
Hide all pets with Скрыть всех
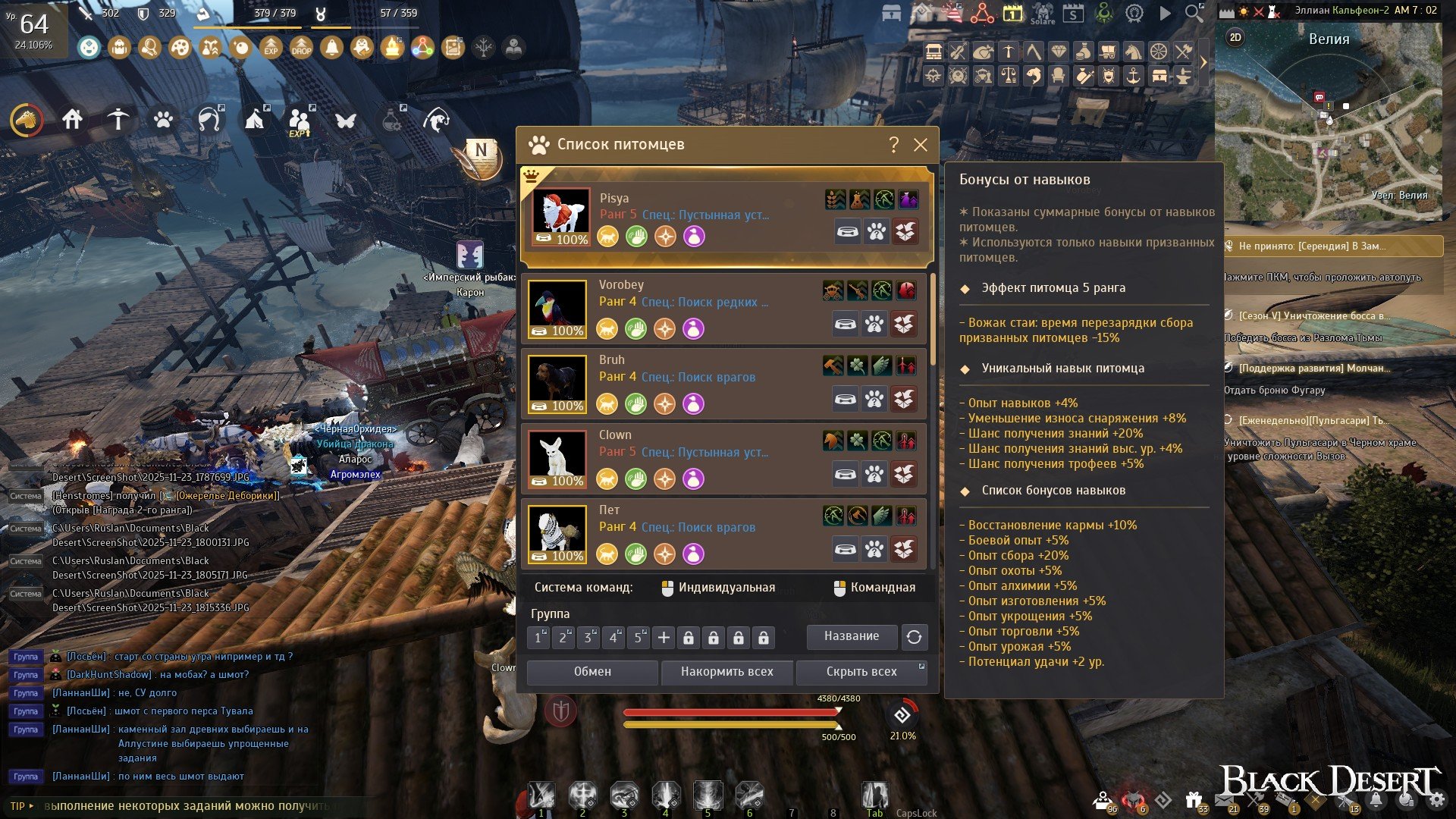coord(861,672)
